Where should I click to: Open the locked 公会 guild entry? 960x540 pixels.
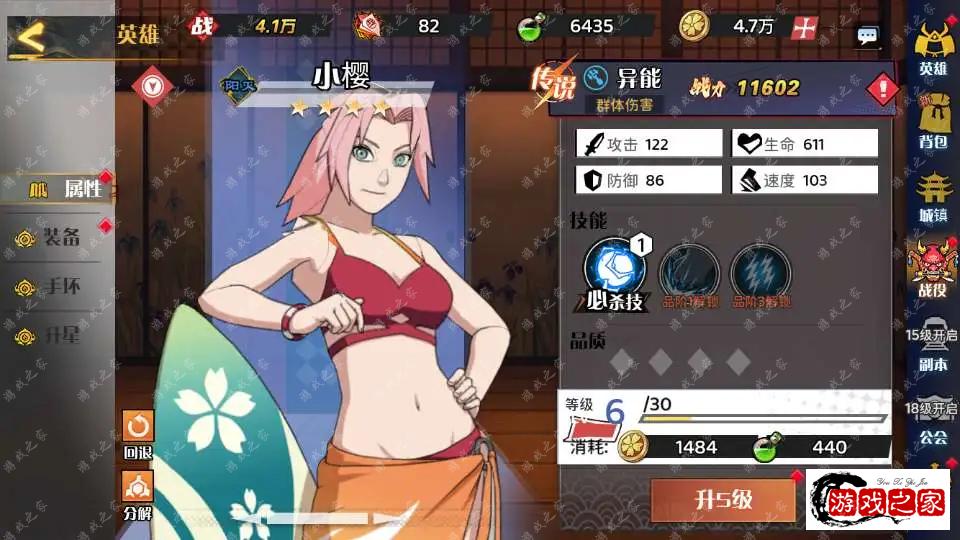click(932, 422)
